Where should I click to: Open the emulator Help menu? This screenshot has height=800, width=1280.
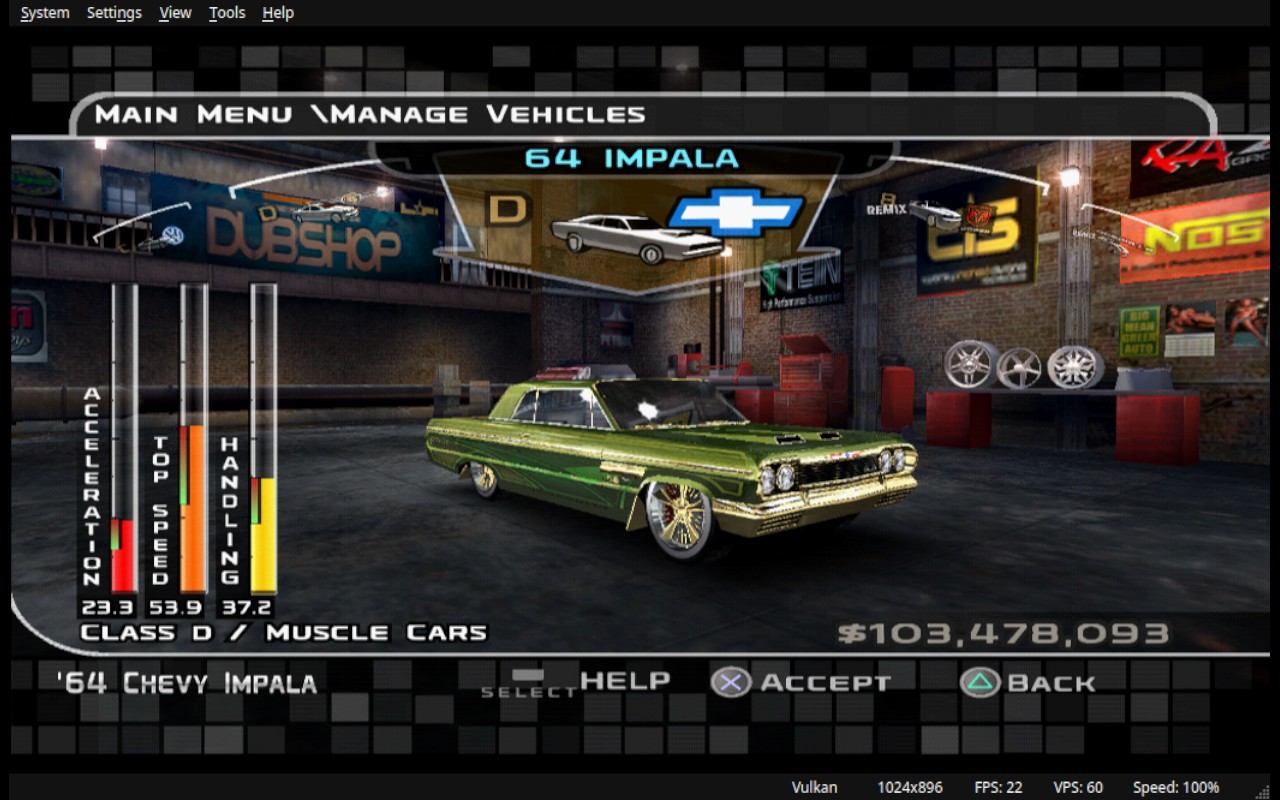[x=278, y=13]
